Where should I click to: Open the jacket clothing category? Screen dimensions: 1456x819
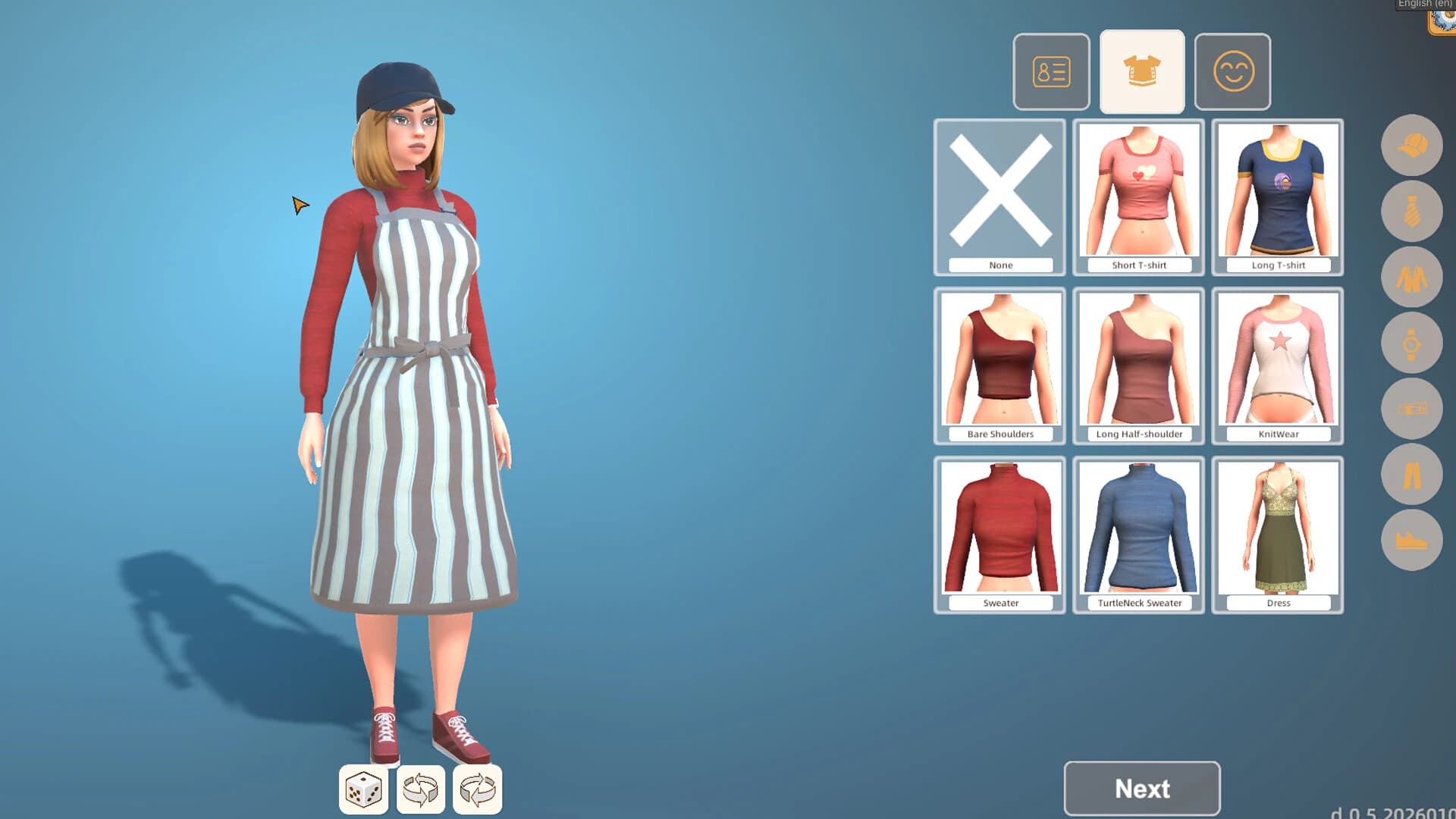coord(1412,277)
